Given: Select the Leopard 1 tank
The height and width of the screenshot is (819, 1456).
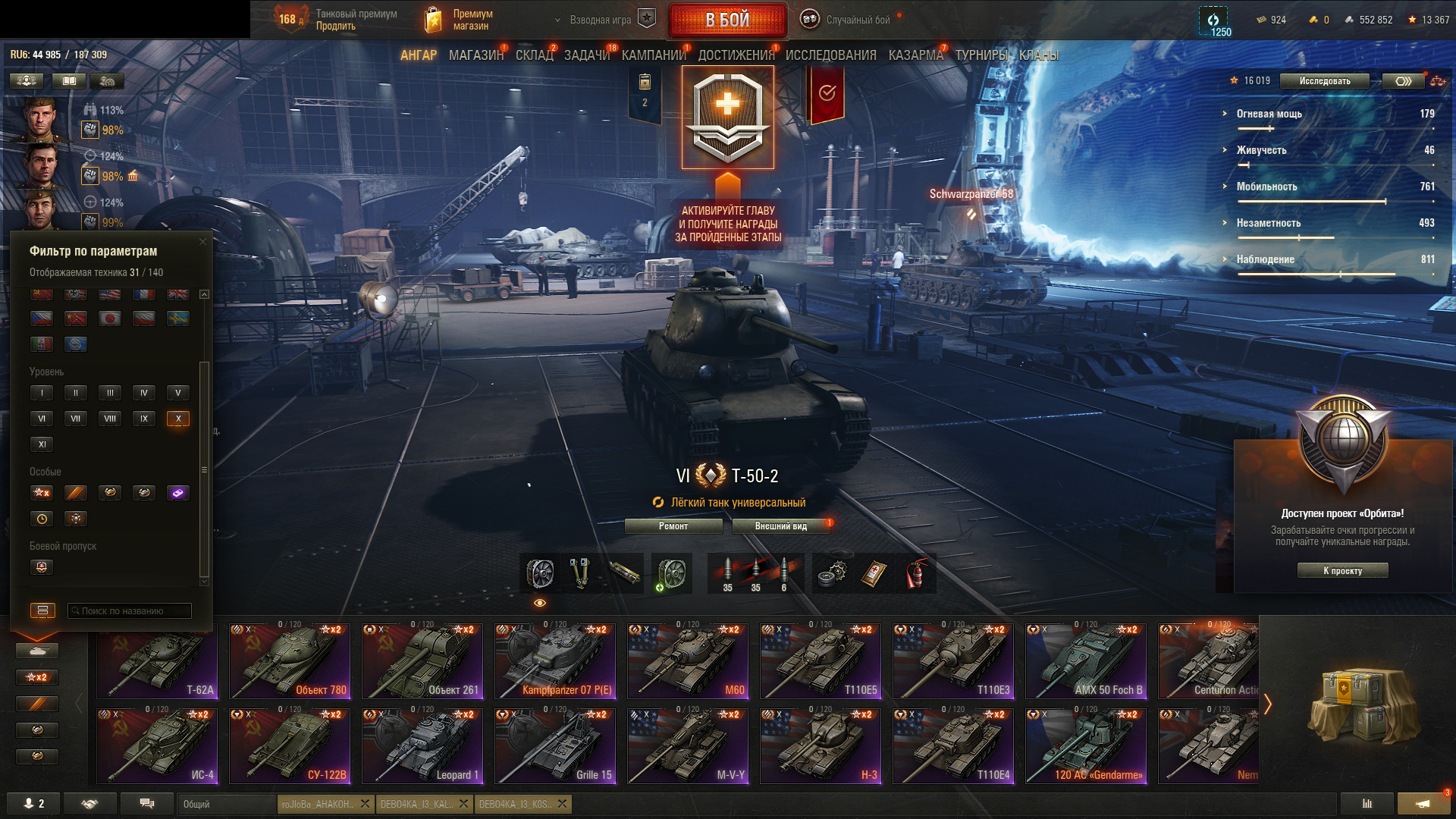Looking at the screenshot, I should (422, 745).
